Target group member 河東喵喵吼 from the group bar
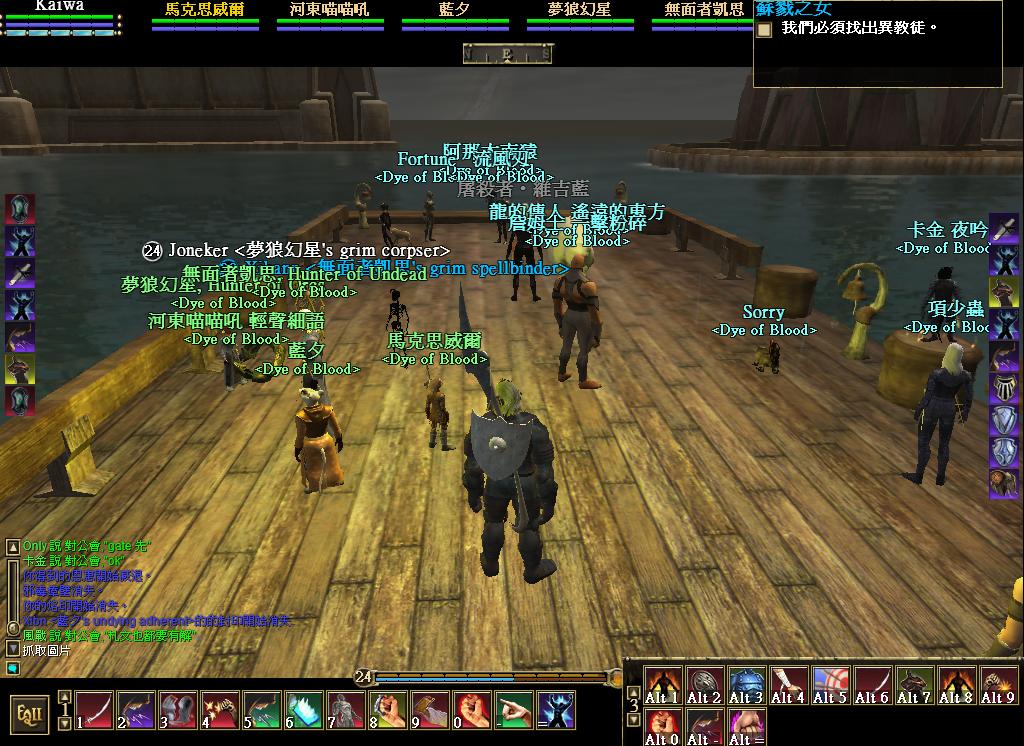Viewport: 1024px width, 746px height. 330,10
